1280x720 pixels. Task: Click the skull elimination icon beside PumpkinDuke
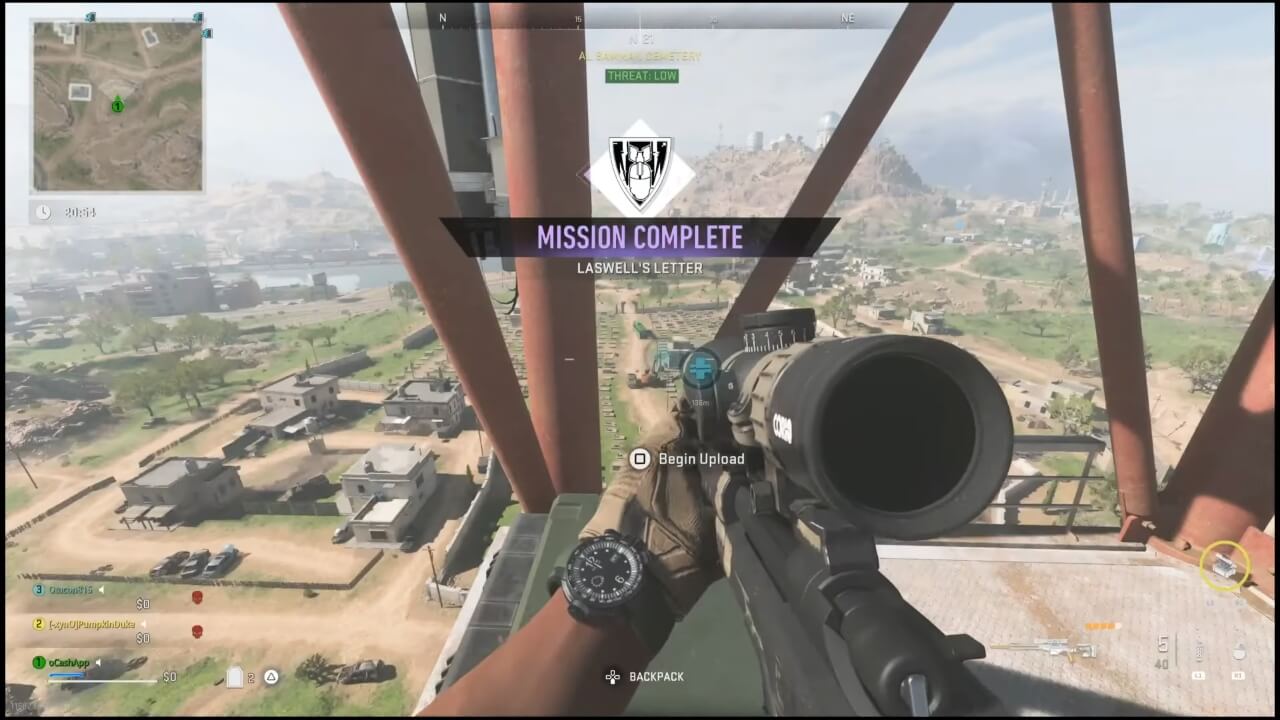click(197, 630)
